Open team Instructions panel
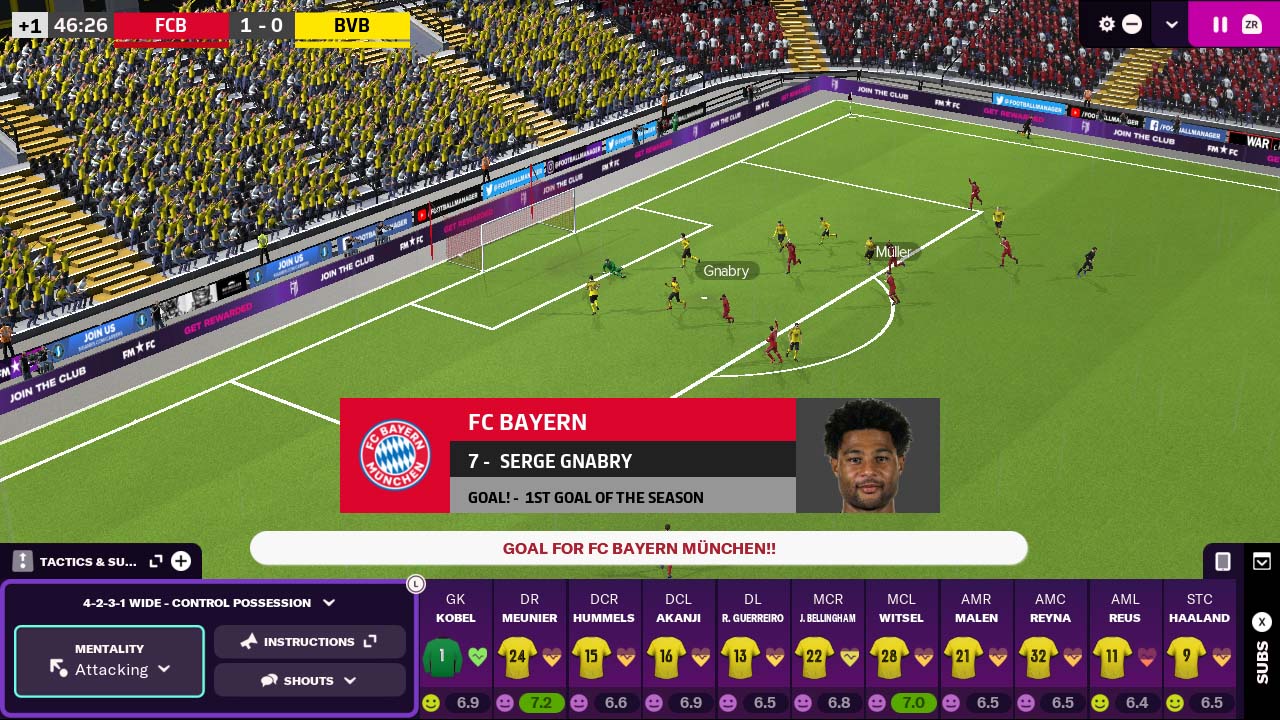 coord(309,642)
